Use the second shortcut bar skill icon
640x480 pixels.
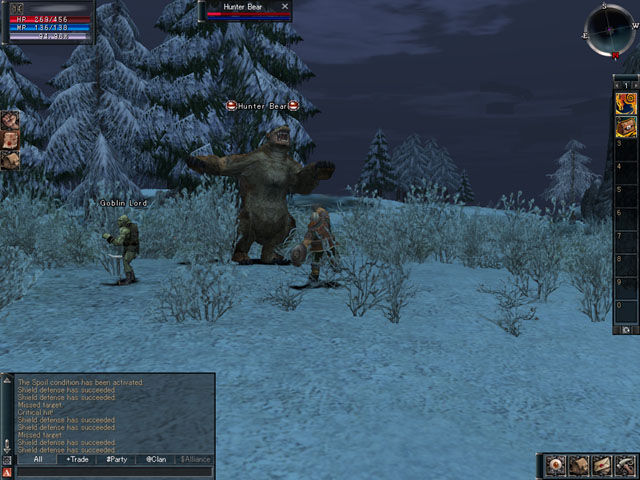click(x=626, y=126)
